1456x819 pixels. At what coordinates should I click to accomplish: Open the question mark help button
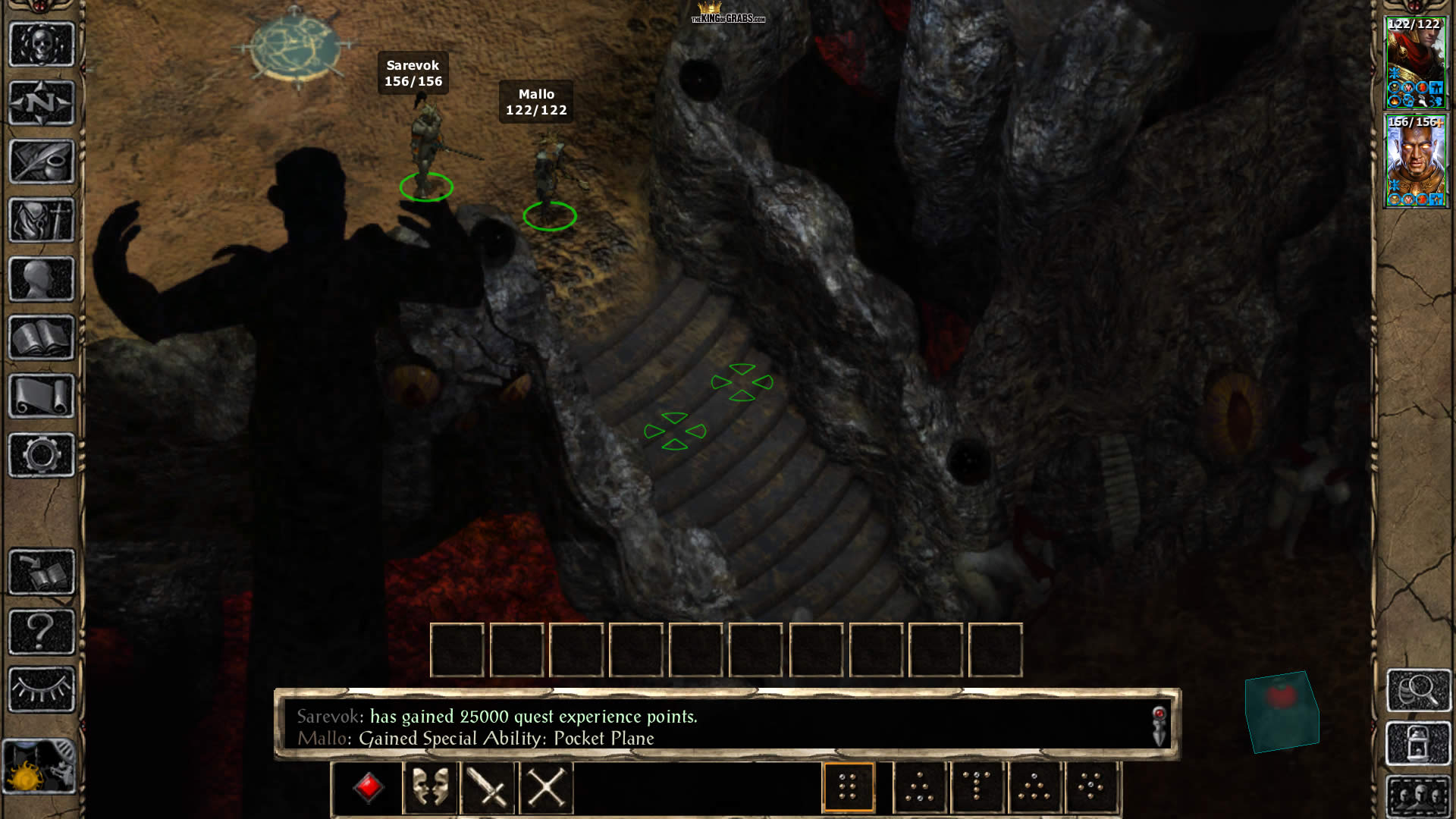click(42, 631)
